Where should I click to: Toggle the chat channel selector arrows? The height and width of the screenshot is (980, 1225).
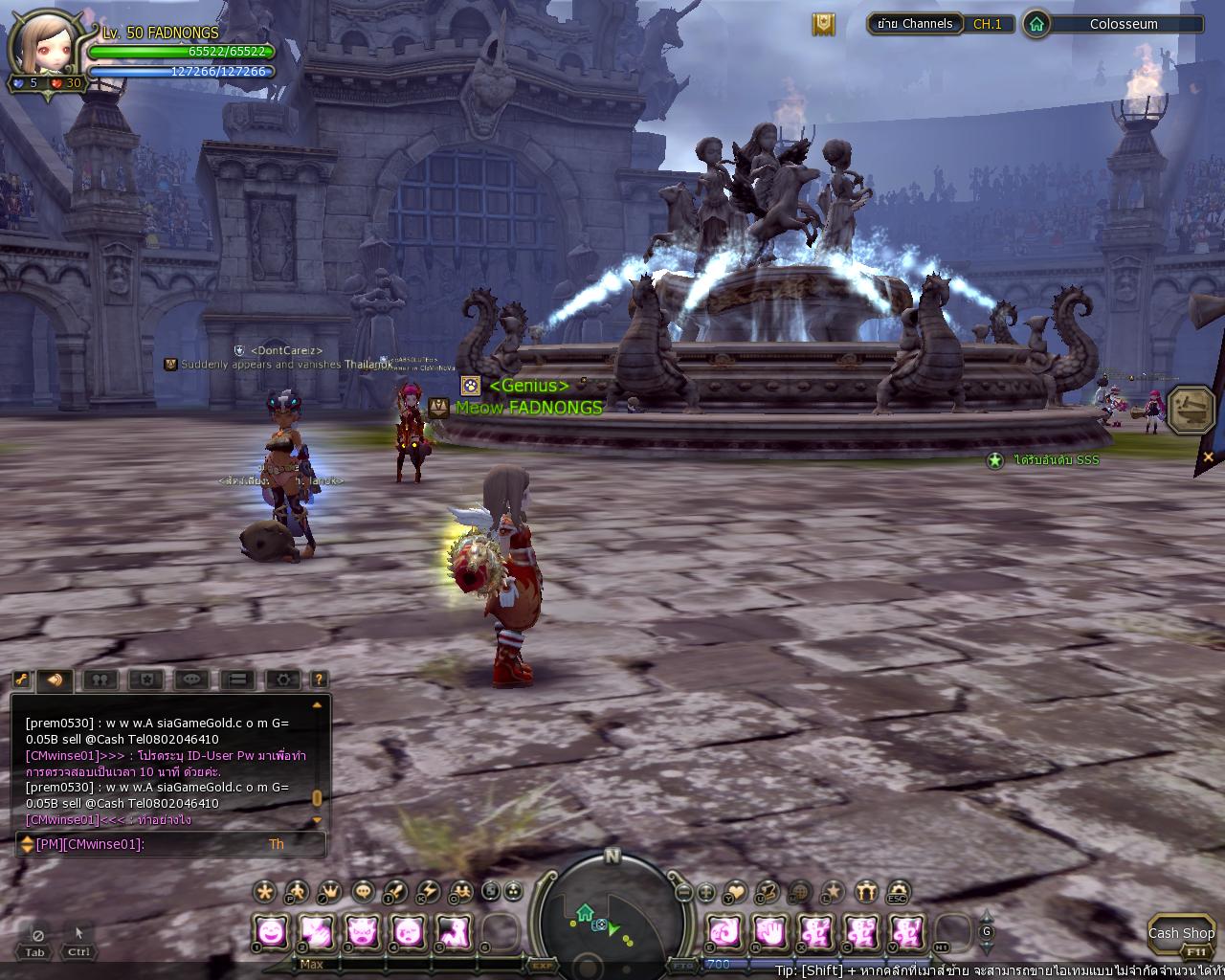tap(26, 844)
